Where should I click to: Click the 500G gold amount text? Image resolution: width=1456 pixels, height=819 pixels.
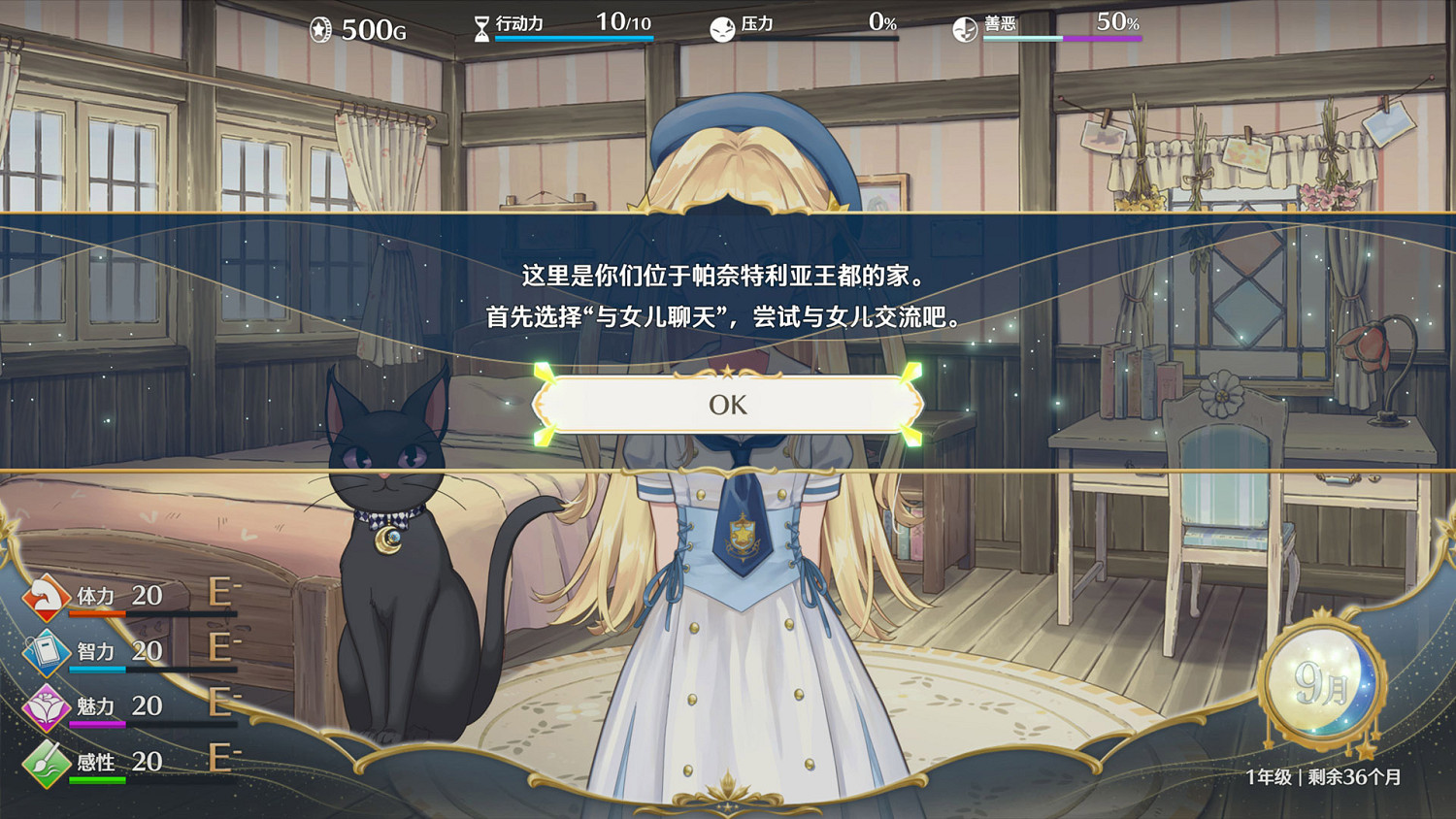tap(372, 29)
